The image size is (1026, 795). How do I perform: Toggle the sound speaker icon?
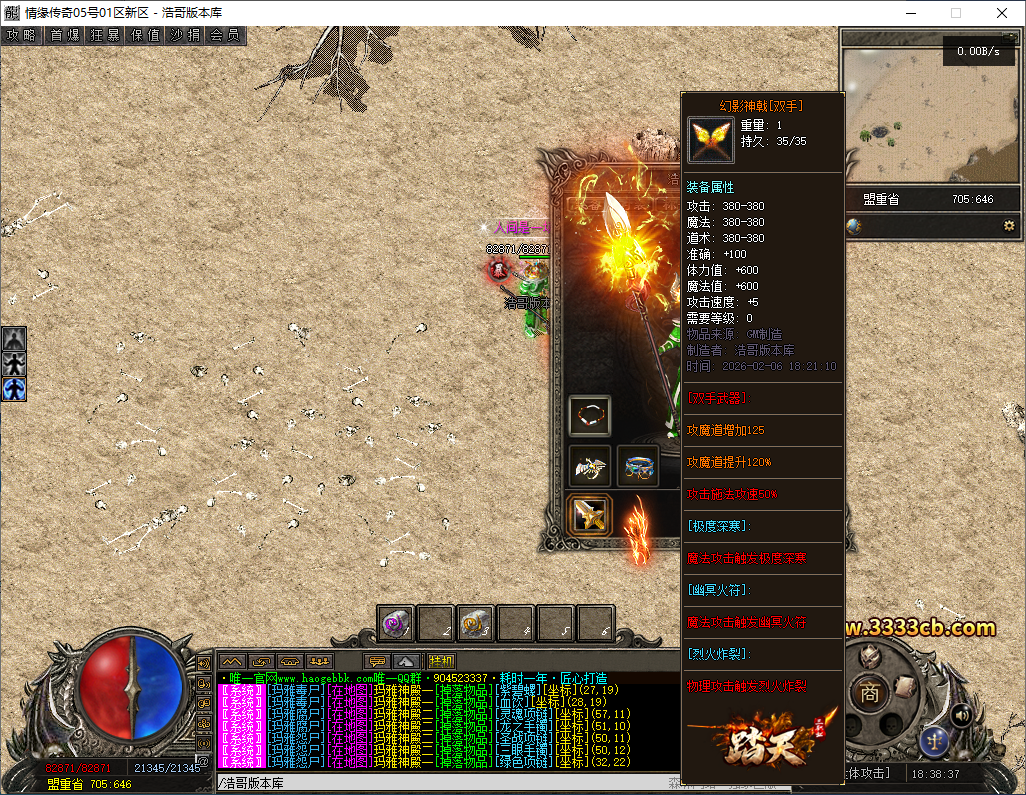961,714
